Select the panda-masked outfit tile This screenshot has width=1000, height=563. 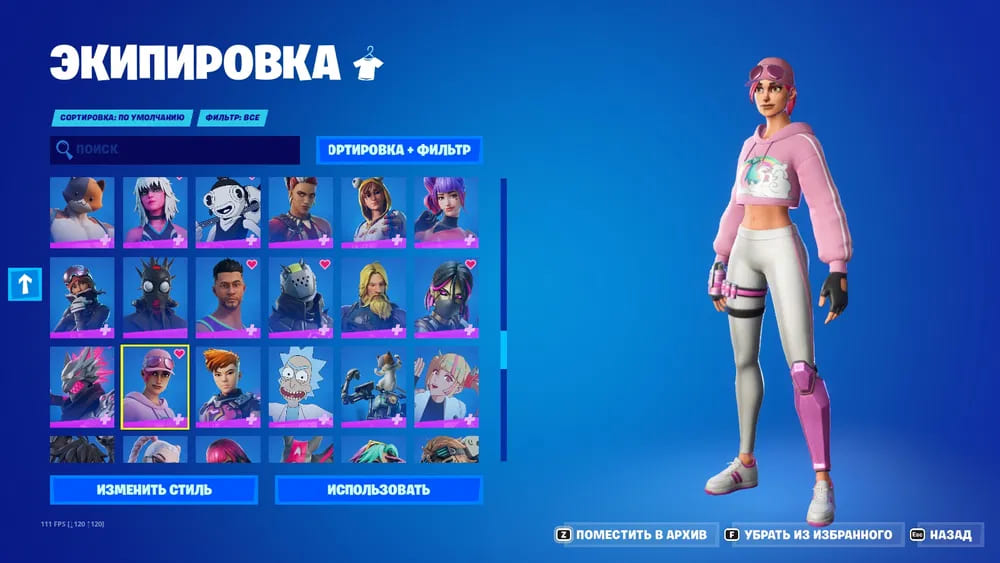tap(228, 212)
